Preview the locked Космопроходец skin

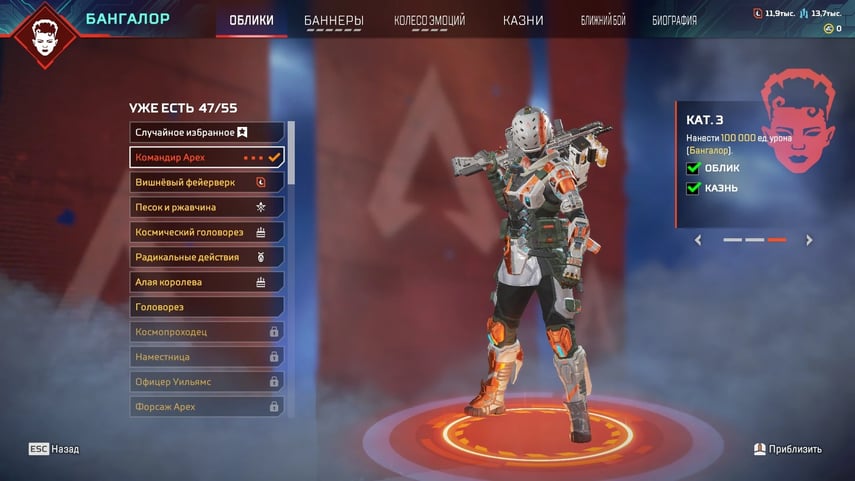(207, 332)
